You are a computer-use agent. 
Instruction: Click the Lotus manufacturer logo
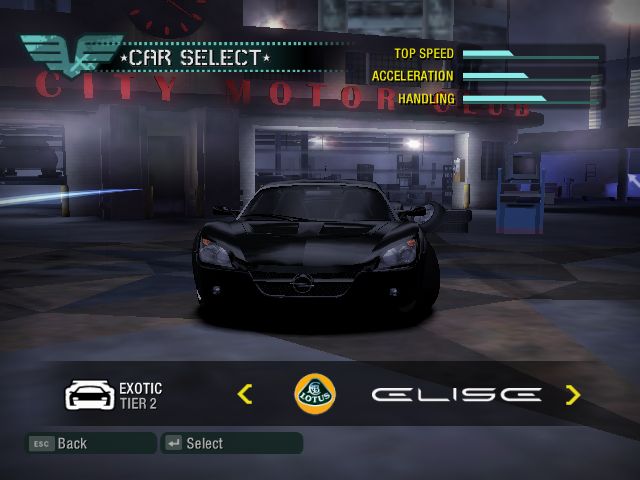tap(315, 394)
